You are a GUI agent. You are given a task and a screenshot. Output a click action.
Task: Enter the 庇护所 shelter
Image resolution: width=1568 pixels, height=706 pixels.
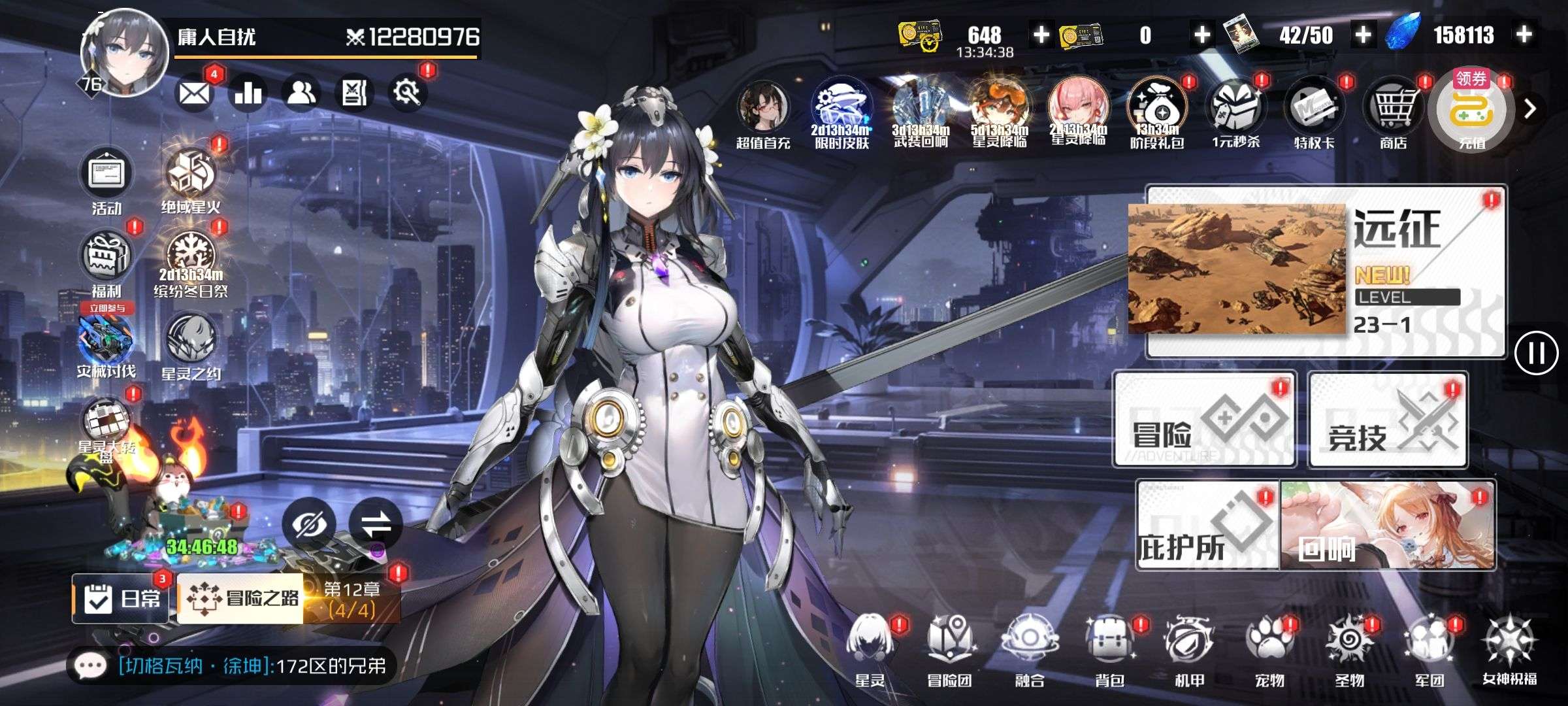coord(1207,526)
